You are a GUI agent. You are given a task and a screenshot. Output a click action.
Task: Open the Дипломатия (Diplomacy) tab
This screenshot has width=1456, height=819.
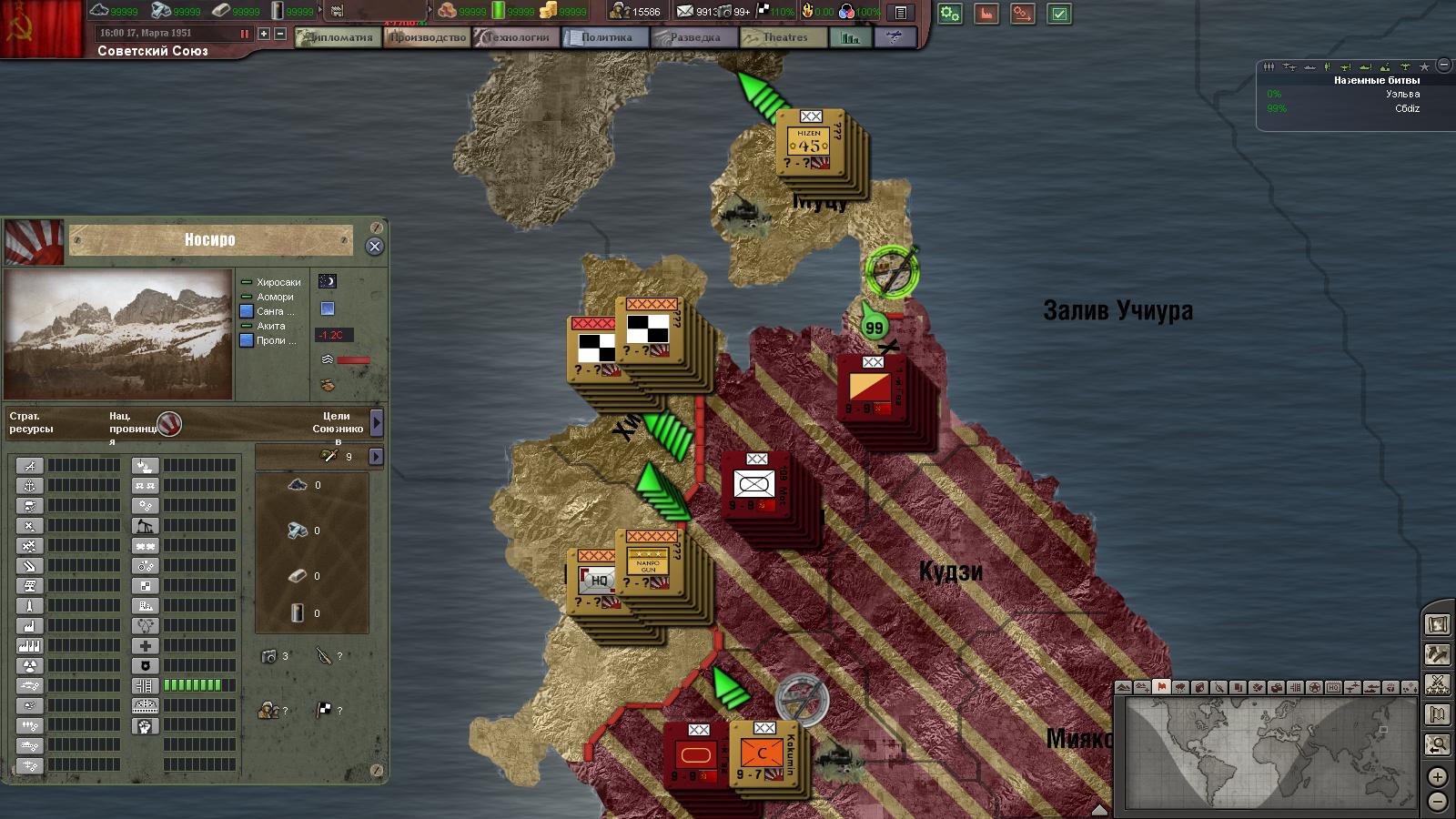pos(339,37)
